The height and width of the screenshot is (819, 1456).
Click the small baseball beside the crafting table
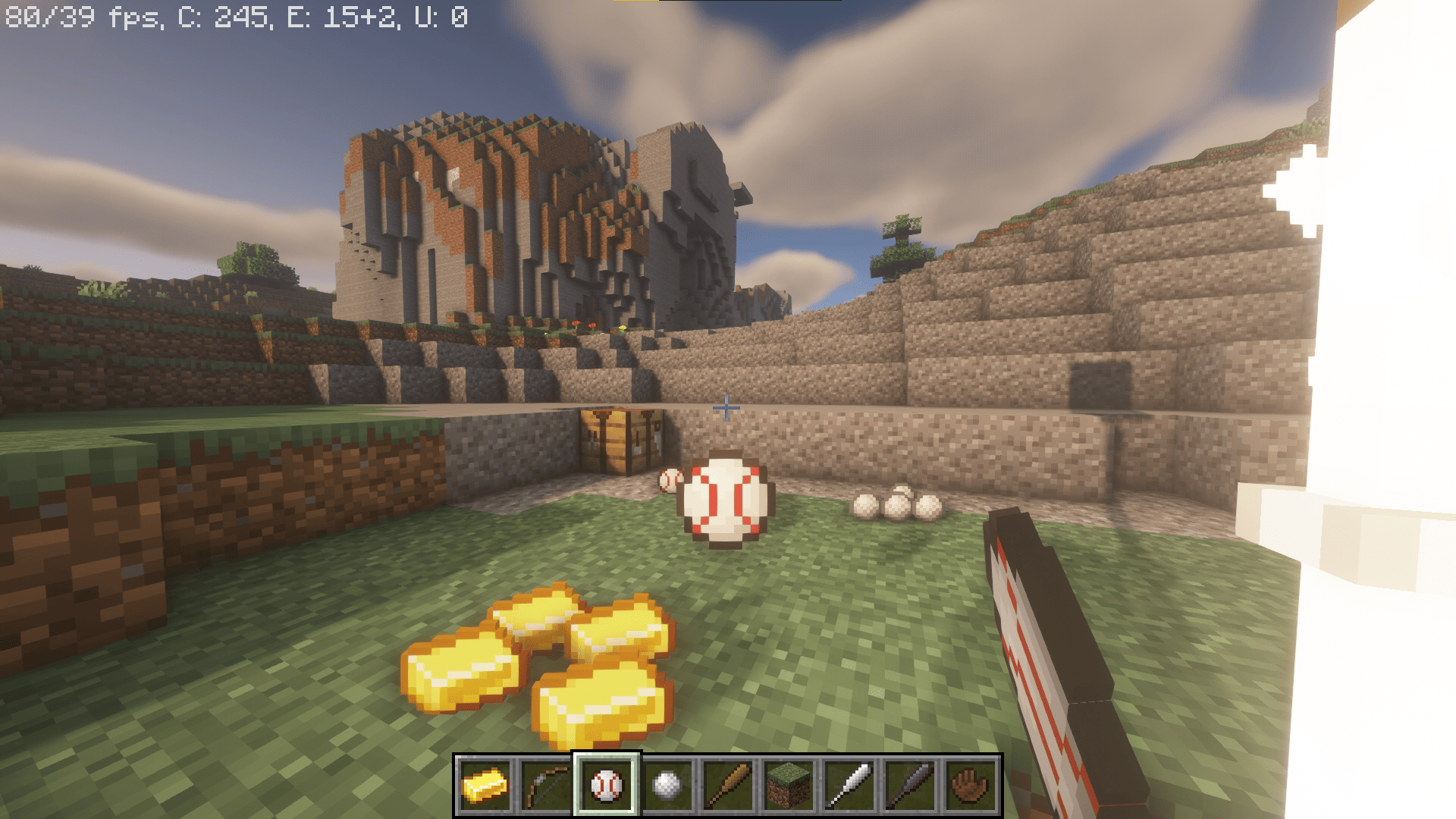click(669, 480)
